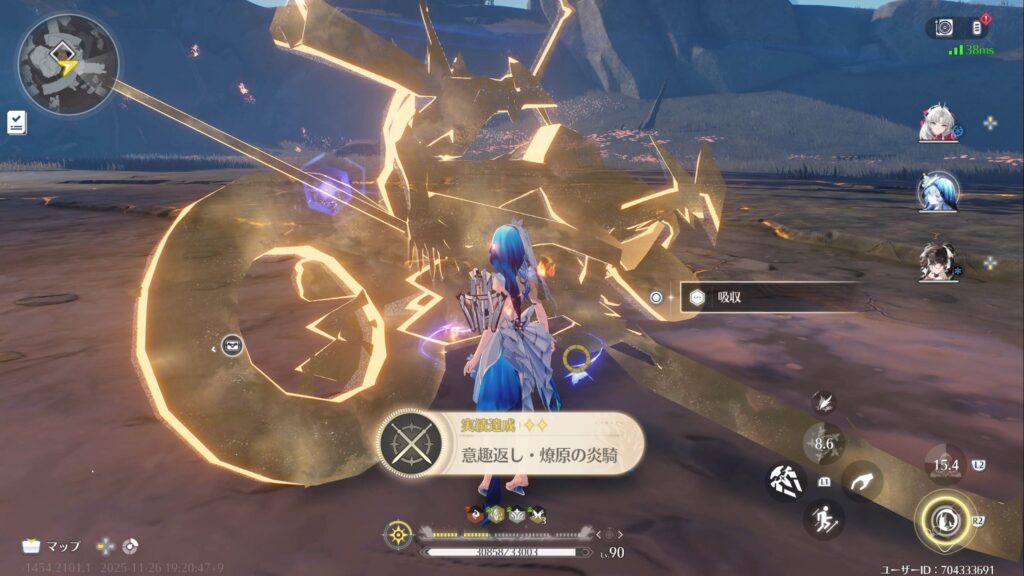Open the quest checklist icon
This screenshot has height=576, width=1024.
click(x=17, y=122)
